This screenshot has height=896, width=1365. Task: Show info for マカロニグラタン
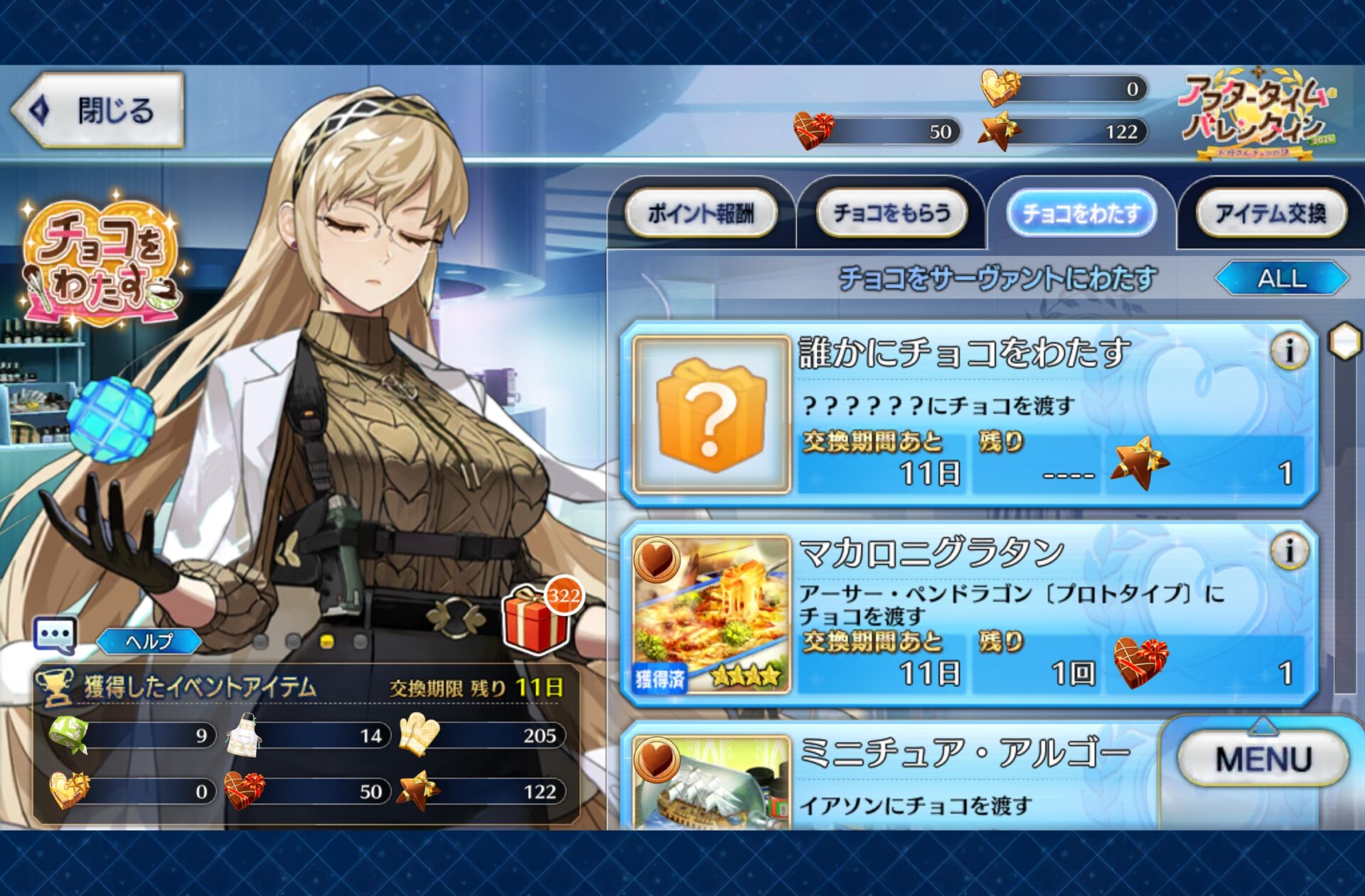pyautogui.click(x=1289, y=551)
